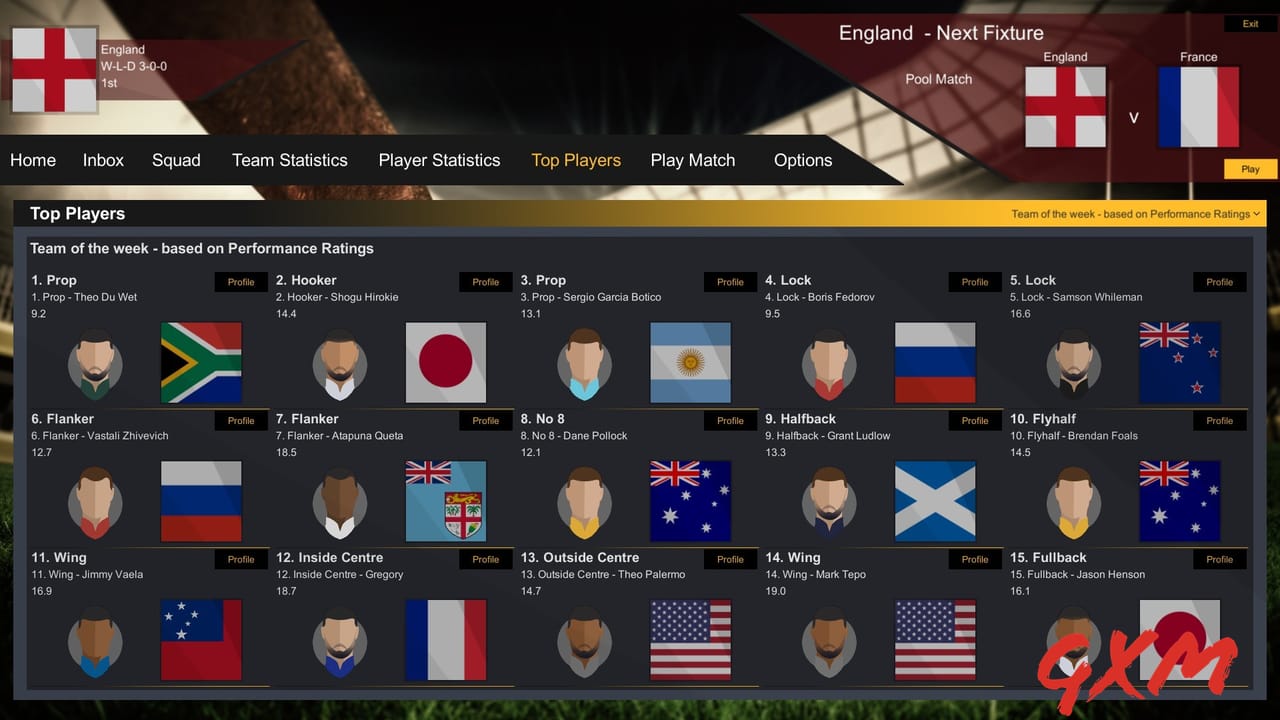Click Mark Tepo's player avatar
Viewport: 1280px width, 720px height.
click(829, 640)
